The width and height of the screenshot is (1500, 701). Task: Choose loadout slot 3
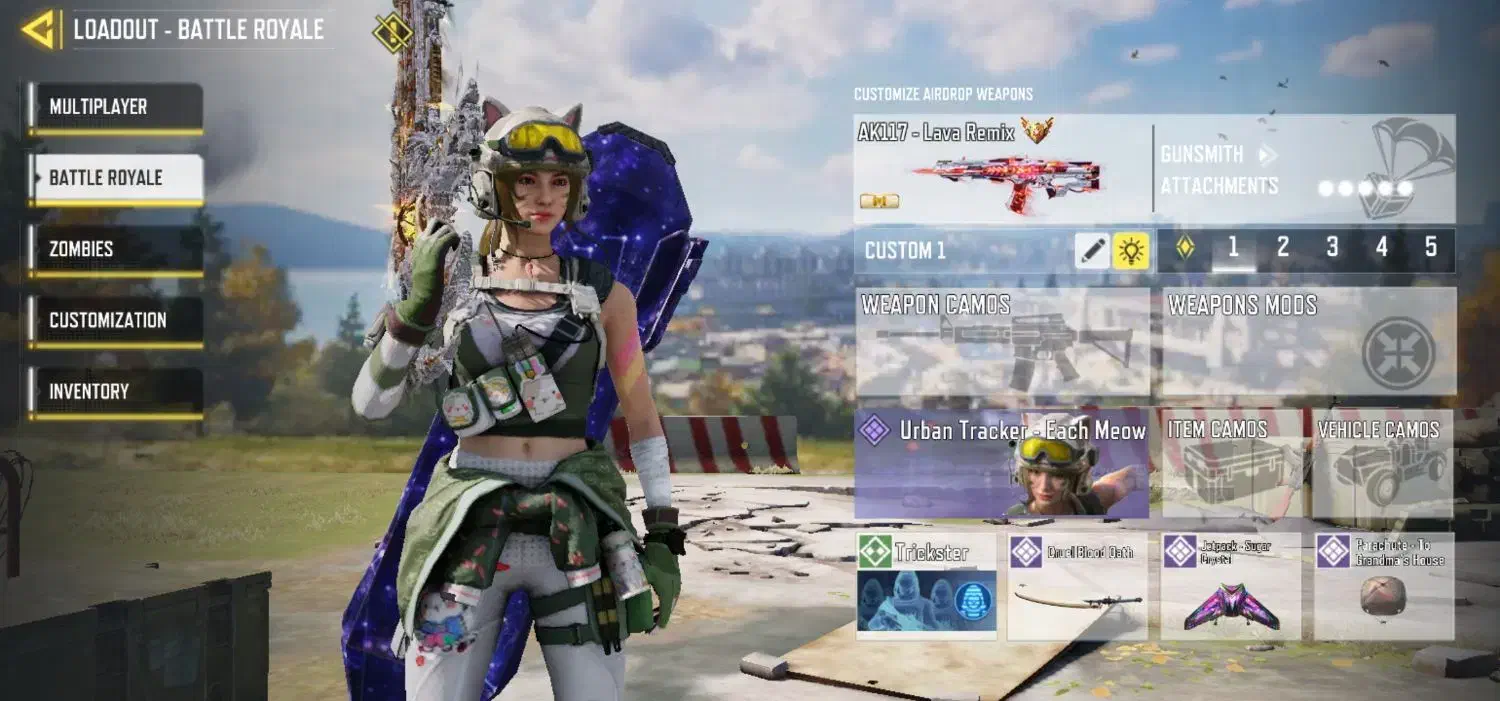[x=1332, y=249]
